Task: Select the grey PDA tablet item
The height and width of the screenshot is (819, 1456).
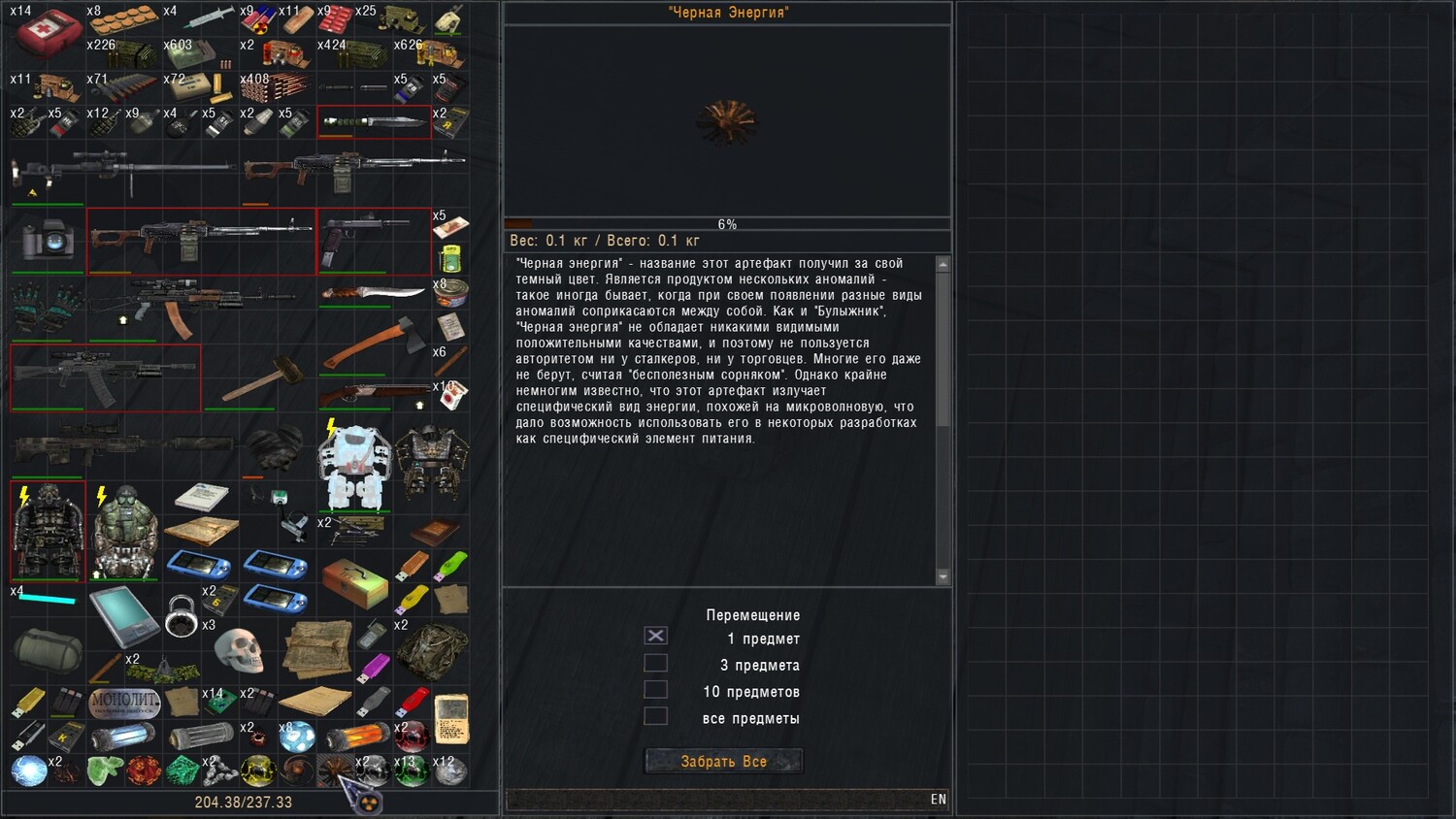Action: pyautogui.click(x=122, y=614)
